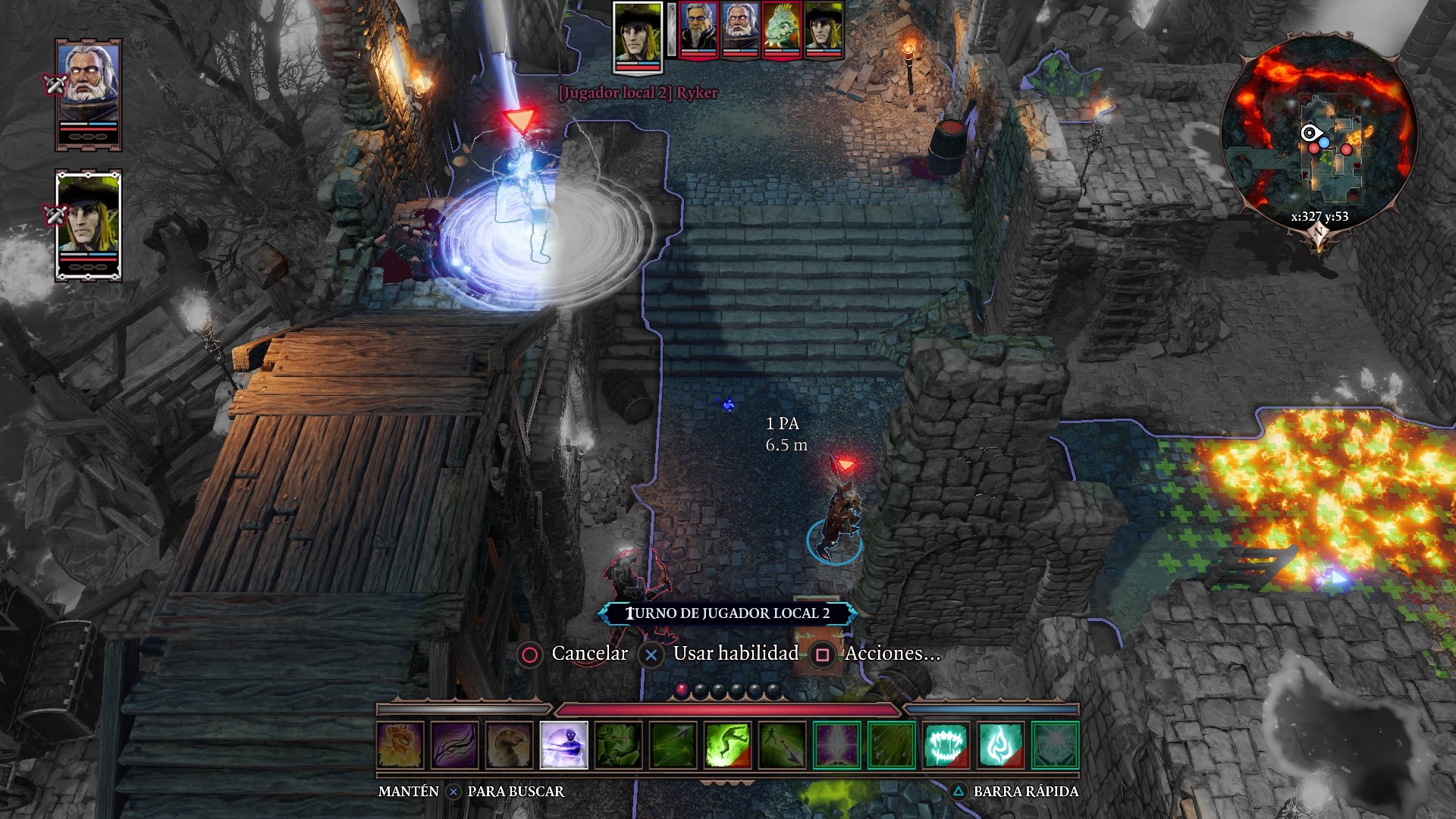Select the glowing fangs skill icon

tap(946, 745)
